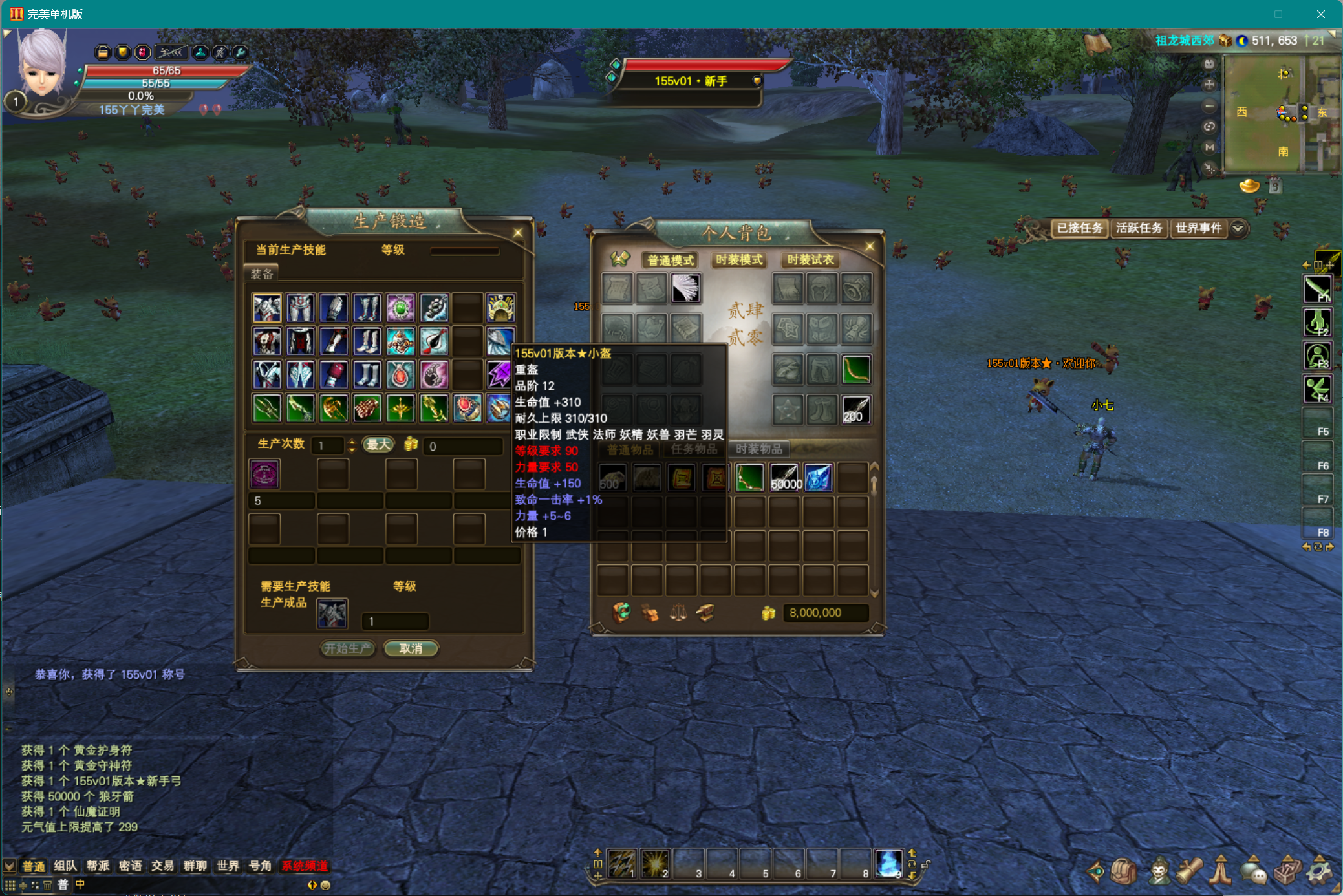Activate the skill in hotbar slot 1

click(621, 863)
